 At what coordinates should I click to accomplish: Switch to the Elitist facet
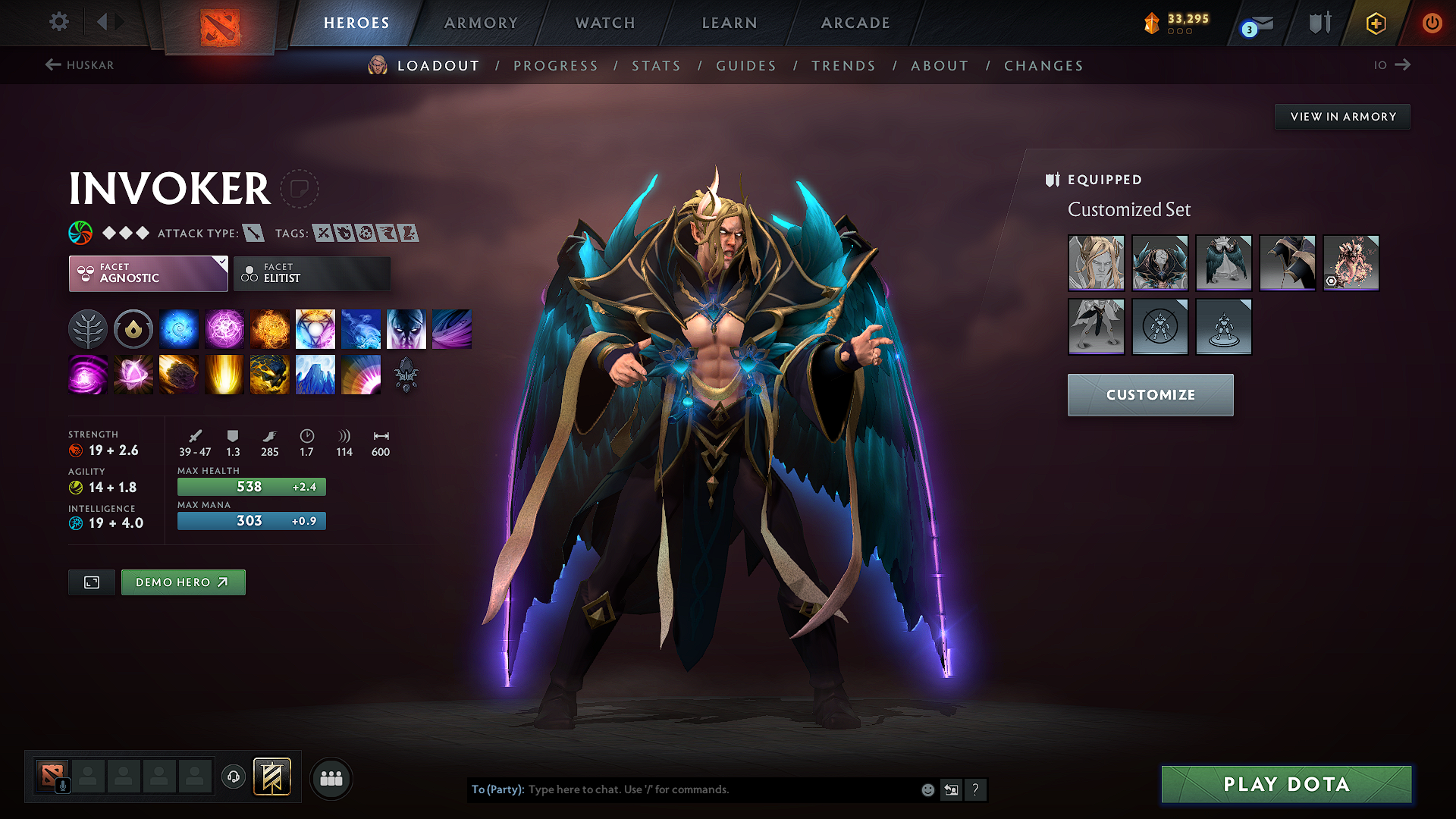[x=312, y=273]
